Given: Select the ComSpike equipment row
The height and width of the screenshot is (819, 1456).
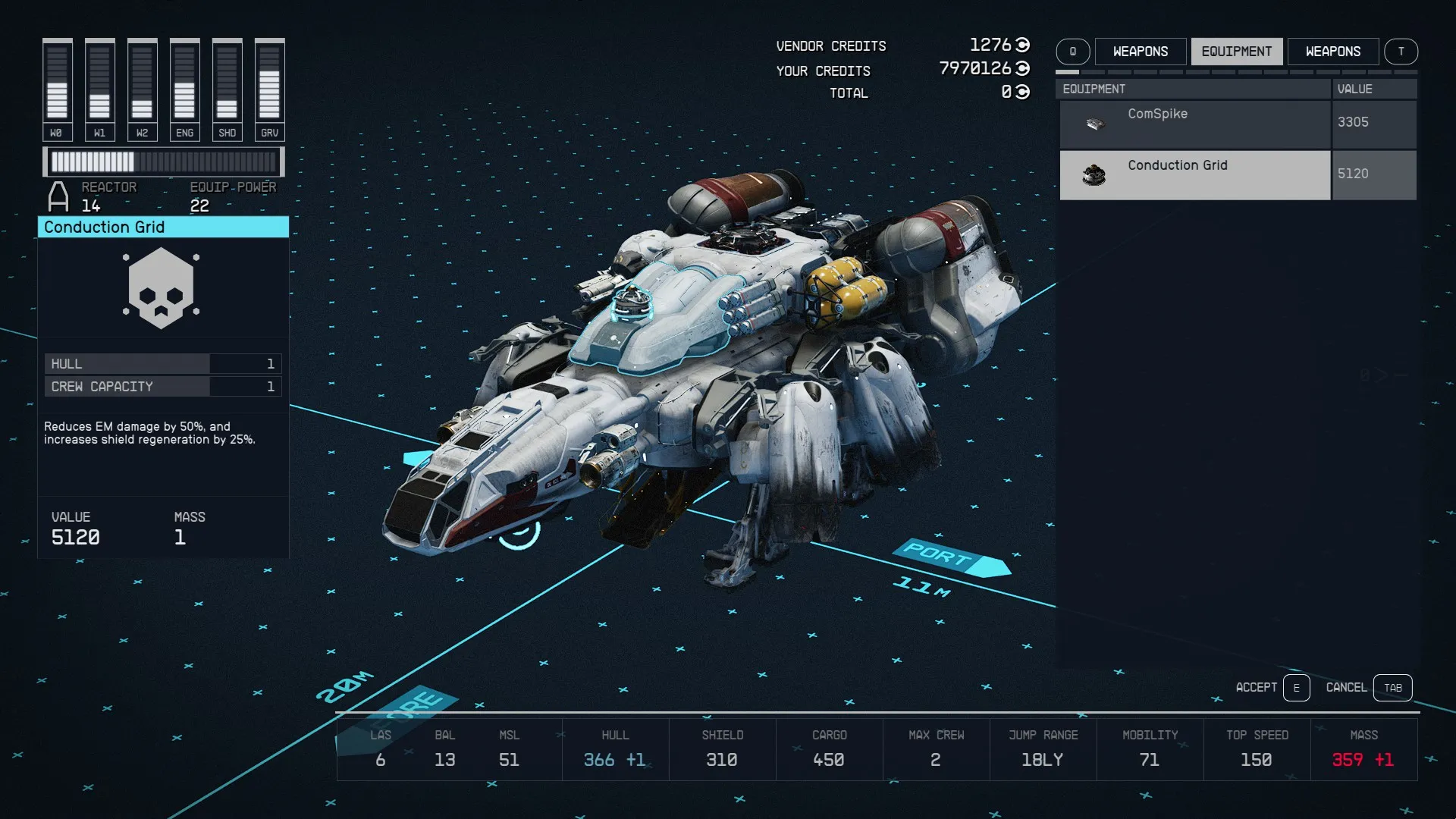Looking at the screenshot, I should coord(1194,124).
